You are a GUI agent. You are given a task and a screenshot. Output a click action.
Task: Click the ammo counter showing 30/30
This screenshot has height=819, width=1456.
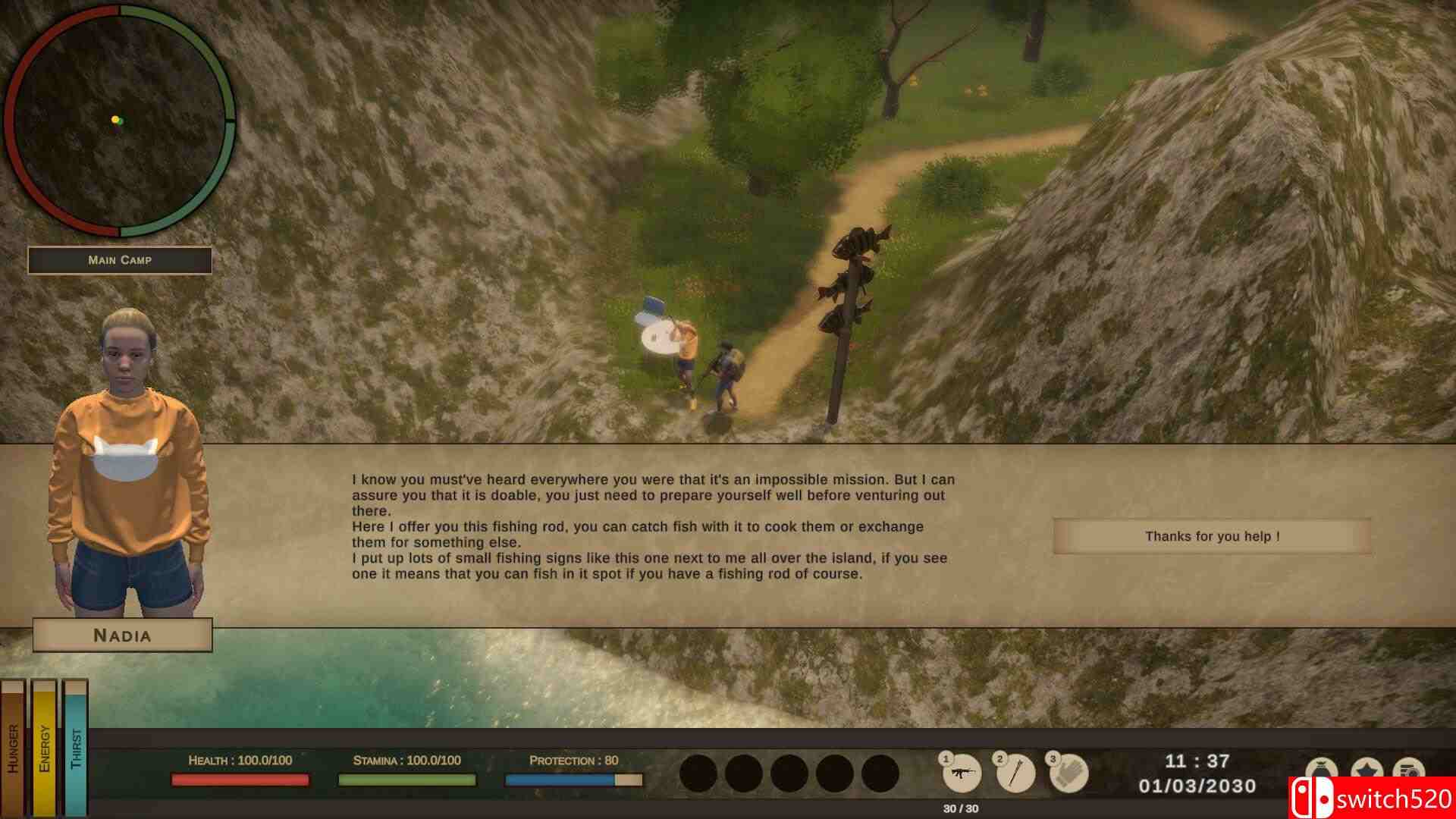962,807
